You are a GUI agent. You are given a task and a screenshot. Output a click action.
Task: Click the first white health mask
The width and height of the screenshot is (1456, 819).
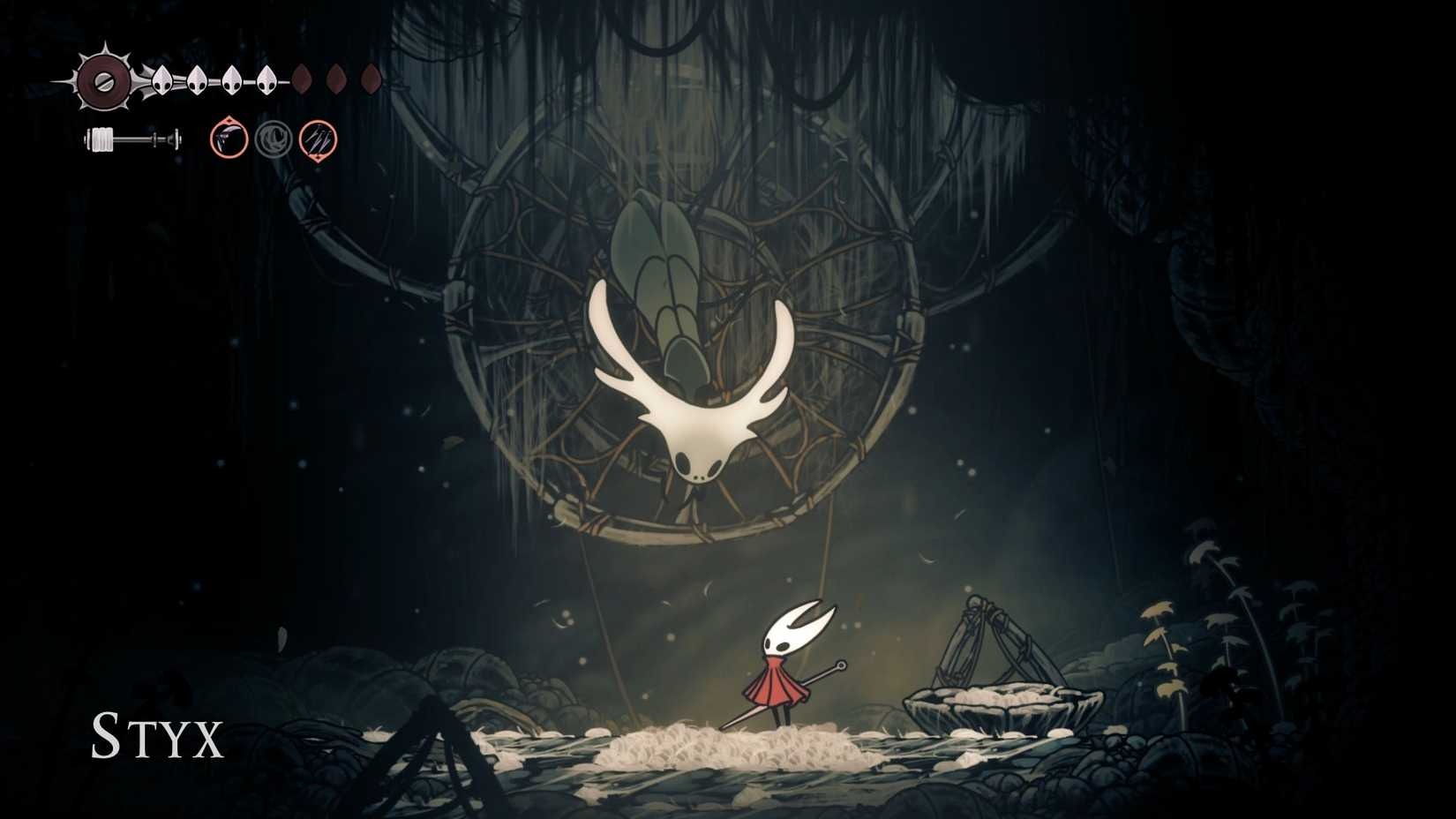pyautogui.click(x=161, y=81)
